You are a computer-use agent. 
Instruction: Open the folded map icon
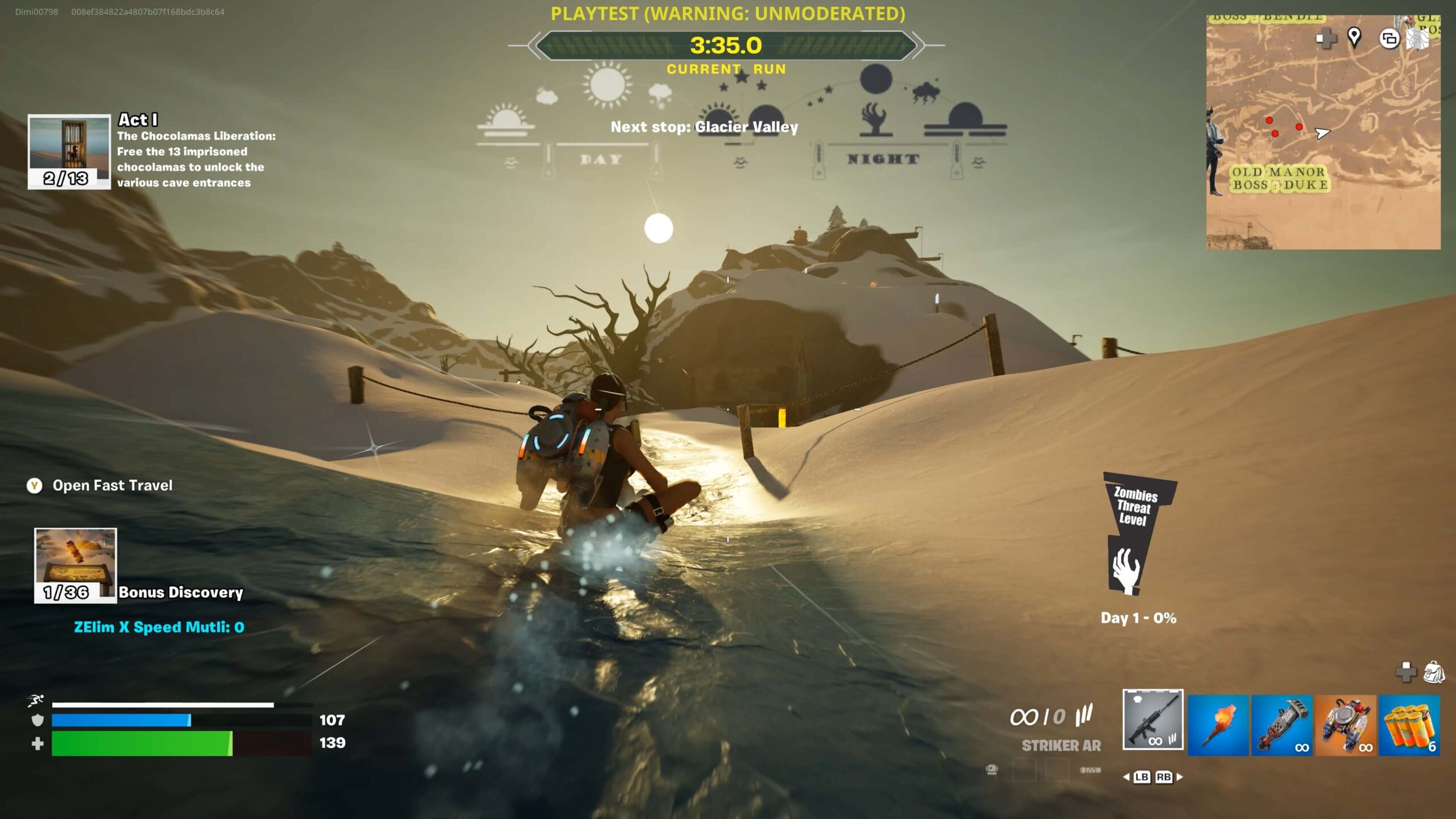(x=1417, y=39)
